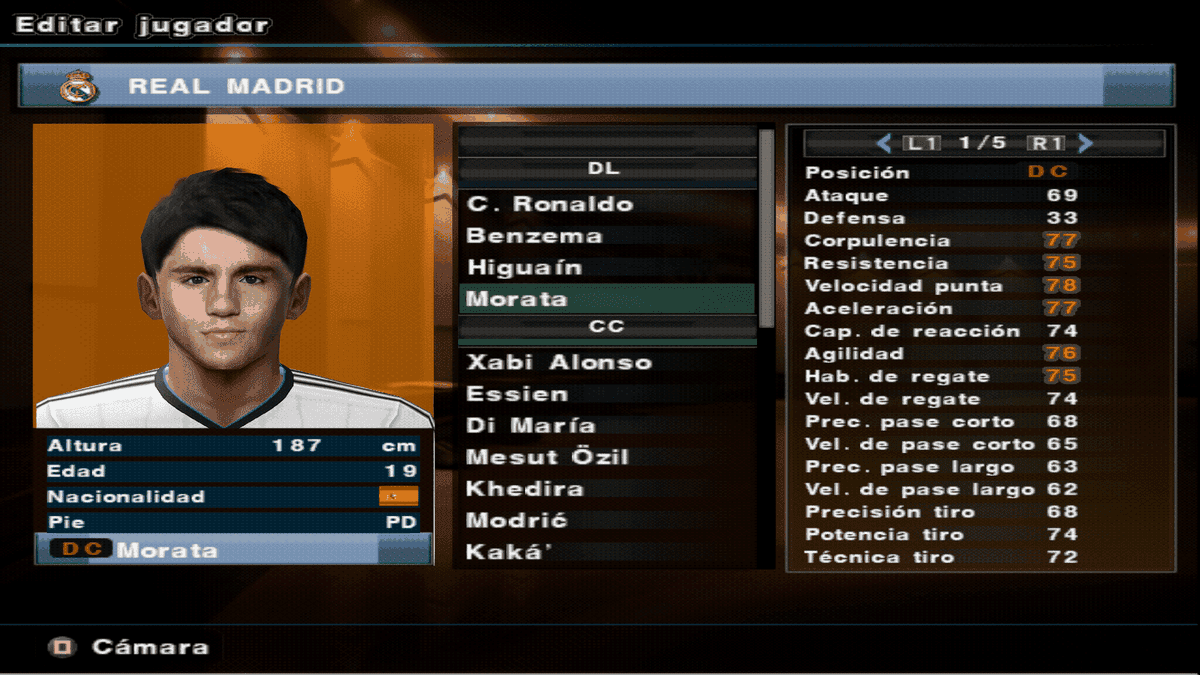Open the Real Madrid team bar
1200x675 pixels.
595,86
